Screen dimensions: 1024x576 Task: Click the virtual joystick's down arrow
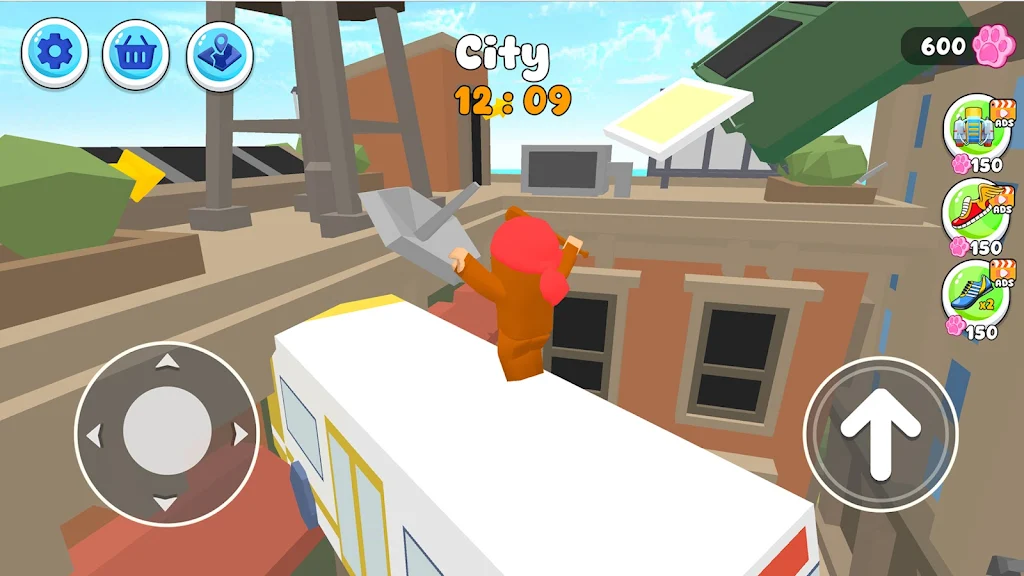pyautogui.click(x=167, y=502)
